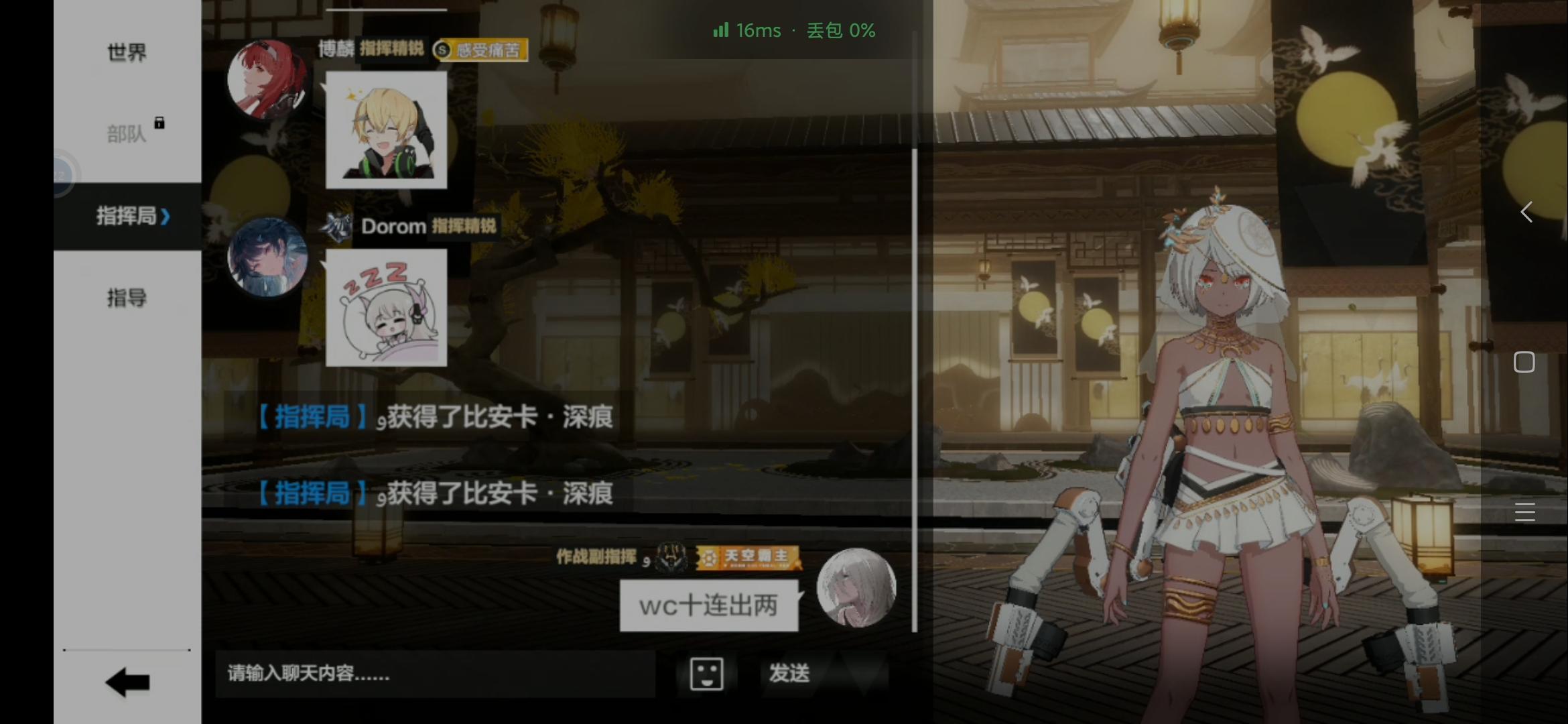Open the emoji sticker picker in the chat bar

(706, 674)
